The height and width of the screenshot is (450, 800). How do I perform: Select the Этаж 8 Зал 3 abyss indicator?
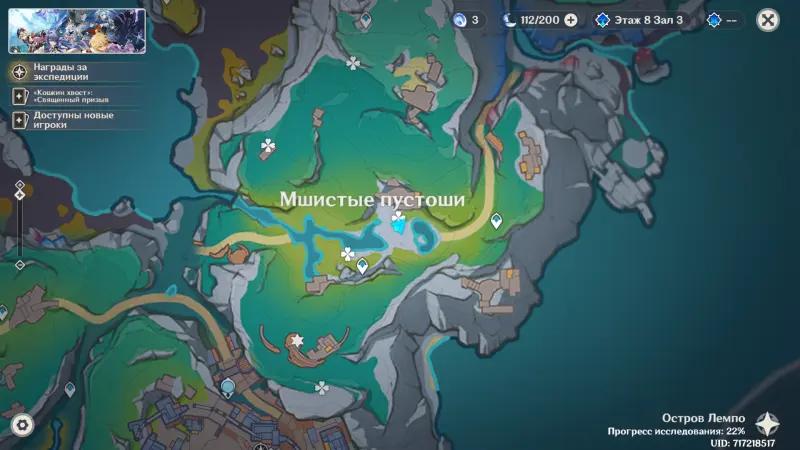click(640, 19)
